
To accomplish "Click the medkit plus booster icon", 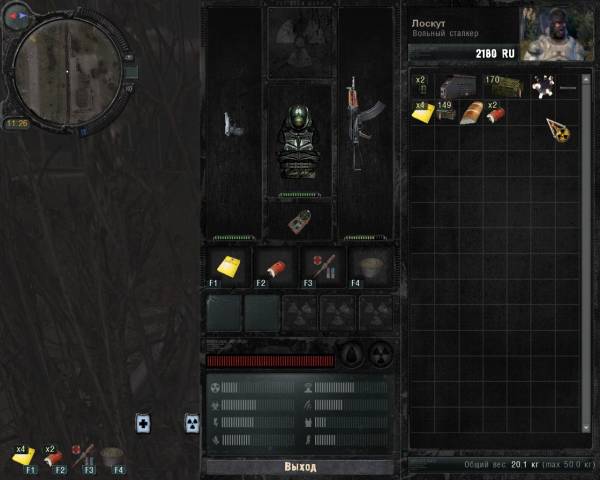I will pyautogui.click(x=143, y=423).
